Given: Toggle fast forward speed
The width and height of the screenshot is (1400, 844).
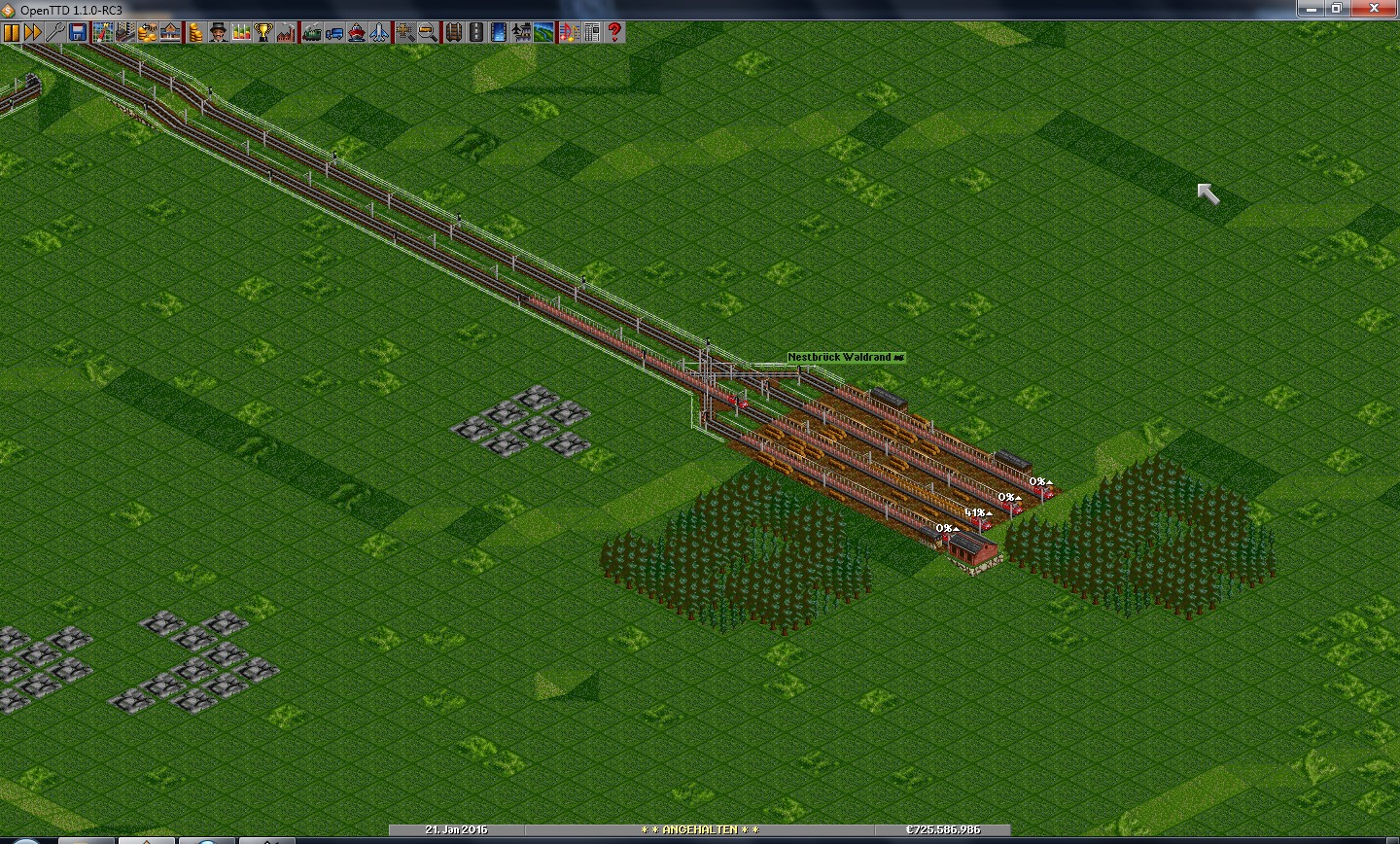Looking at the screenshot, I should [33, 32].
